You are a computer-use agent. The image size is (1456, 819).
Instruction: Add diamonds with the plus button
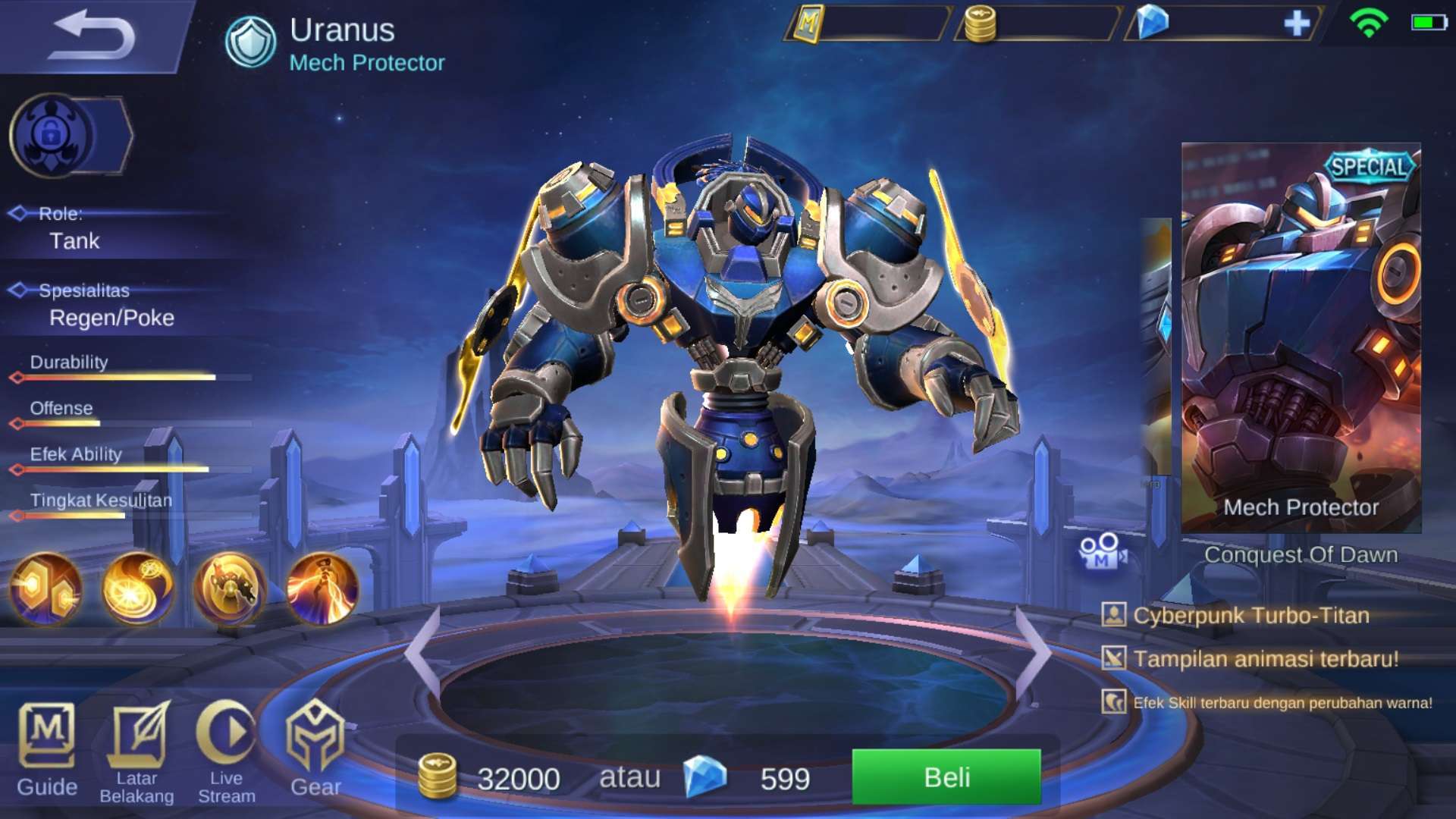pos(1297,24)
